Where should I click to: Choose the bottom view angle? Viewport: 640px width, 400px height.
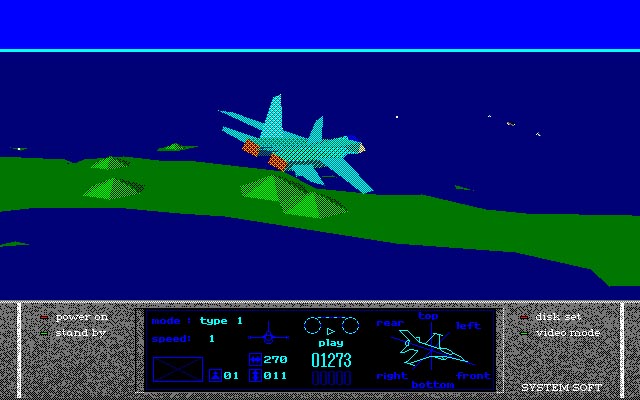point(432,384)
